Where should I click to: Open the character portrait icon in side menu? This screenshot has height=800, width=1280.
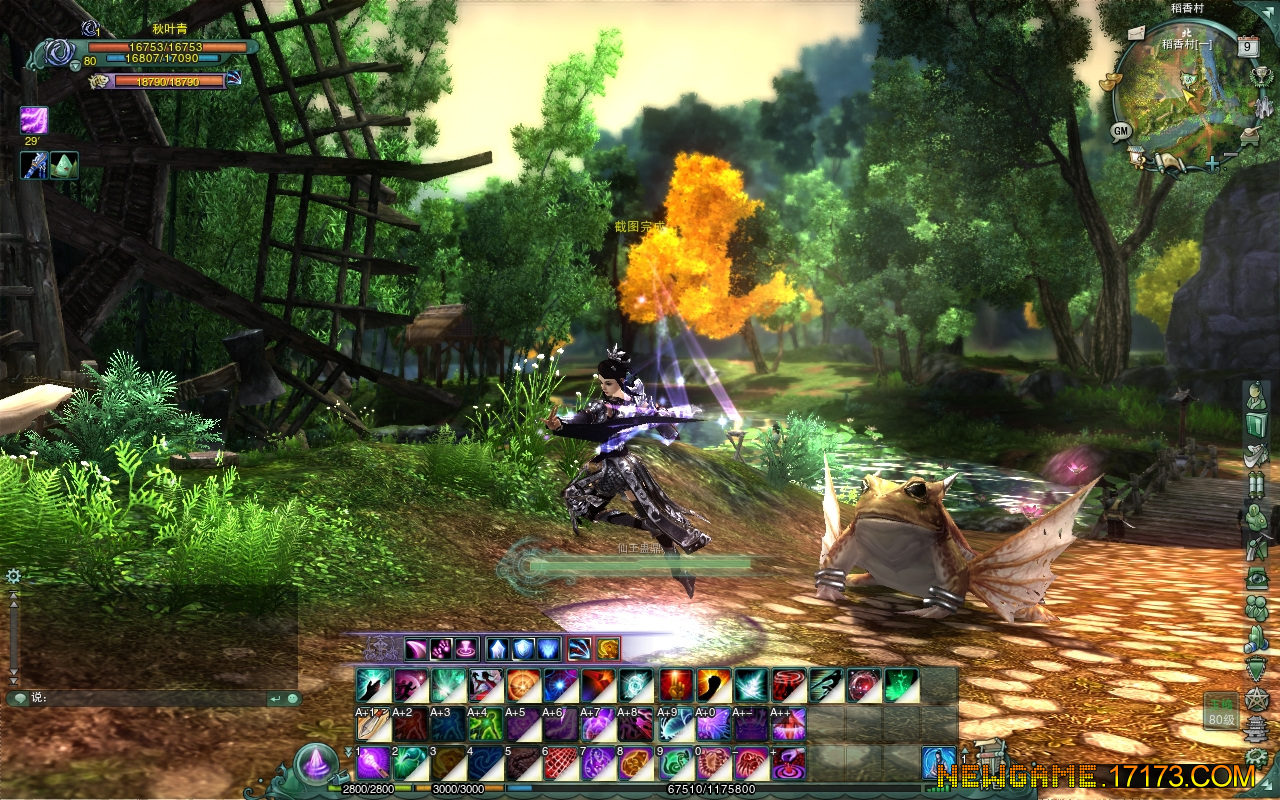coord(1257,396)
